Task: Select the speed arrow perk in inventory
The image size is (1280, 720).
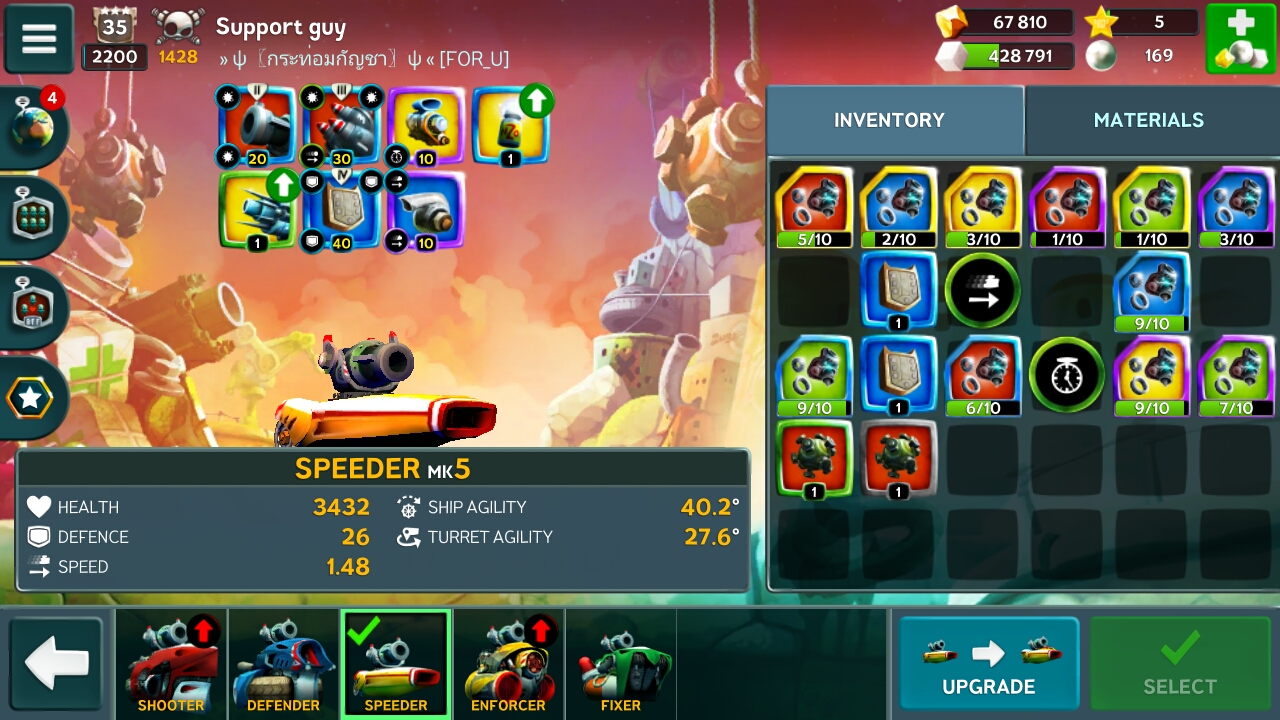Action: tap(982, 291)
